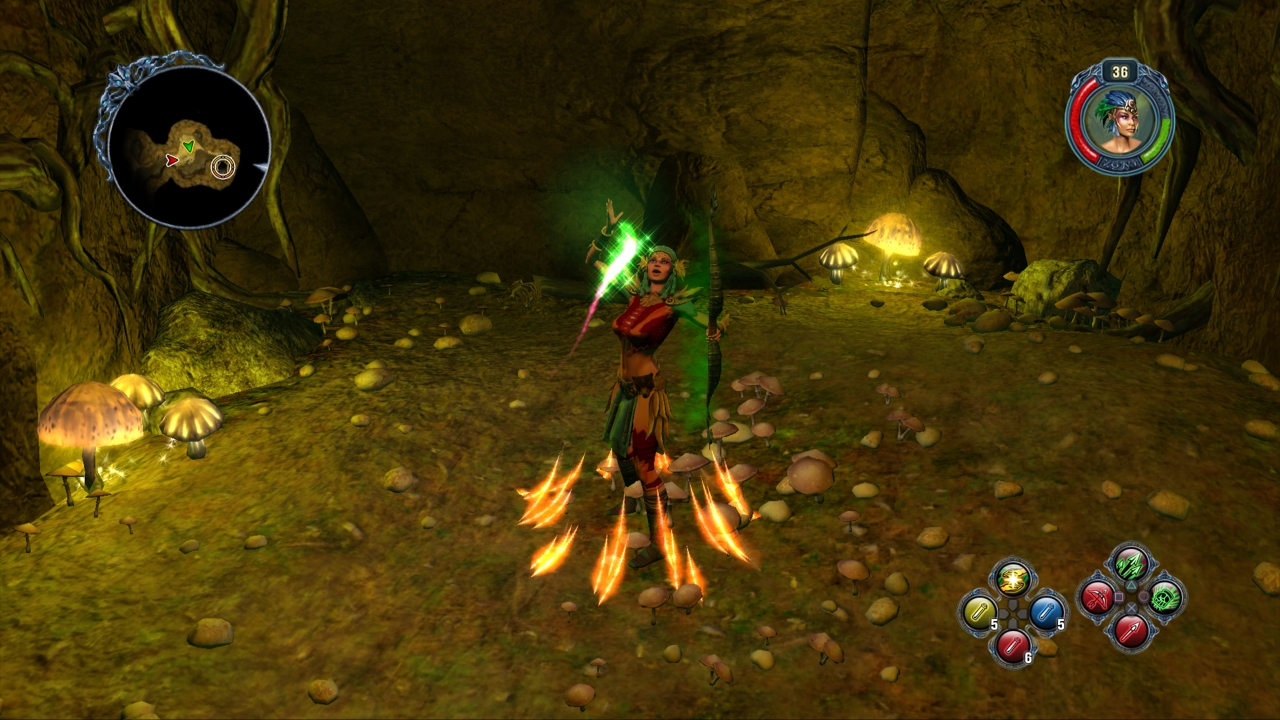Viewport: 1280px width, 720px height.
Task: Click the green arrow marker on the minimap
Action: 188,147
